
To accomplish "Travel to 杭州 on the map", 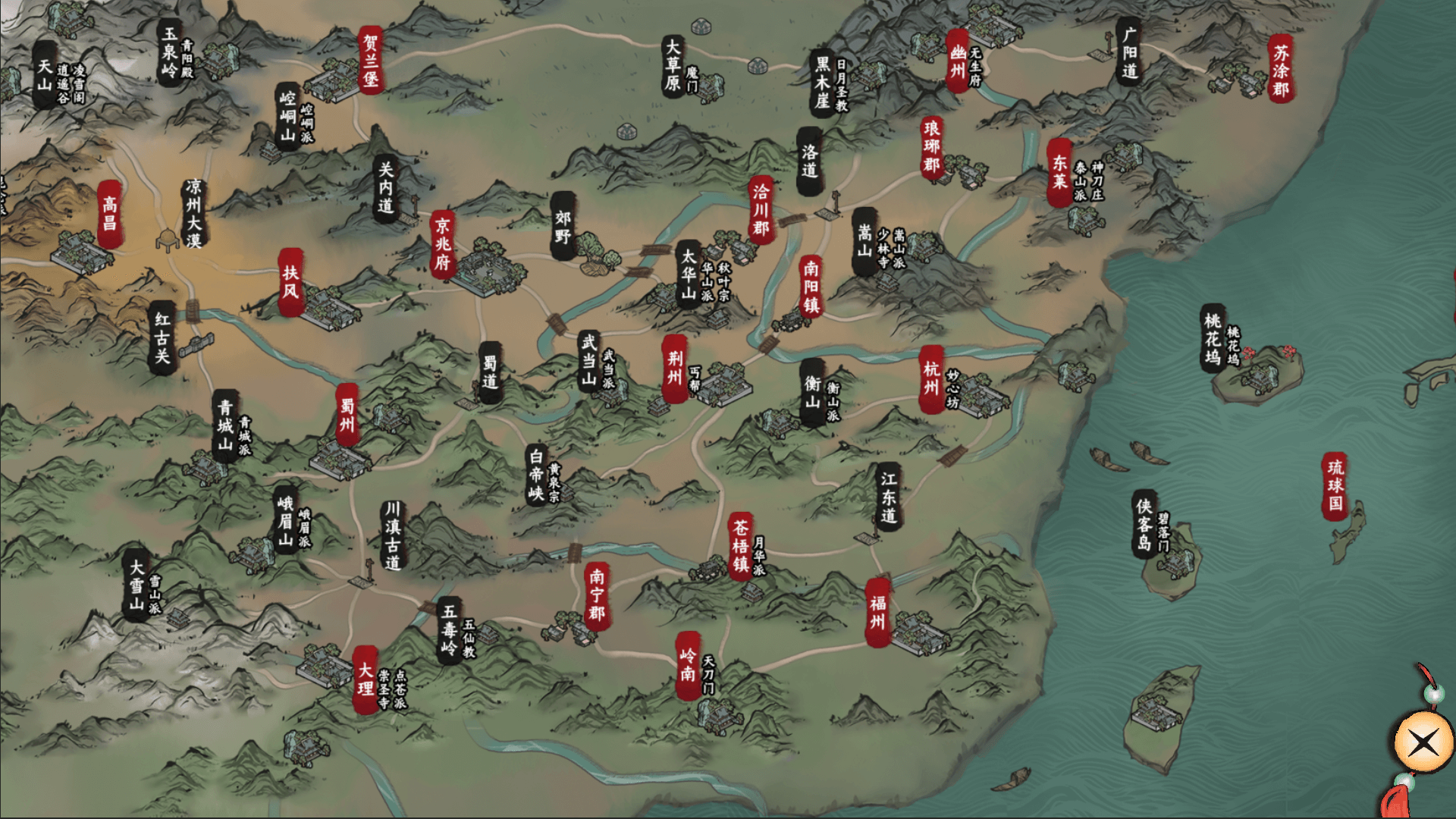I will click(x=931, y=378).
